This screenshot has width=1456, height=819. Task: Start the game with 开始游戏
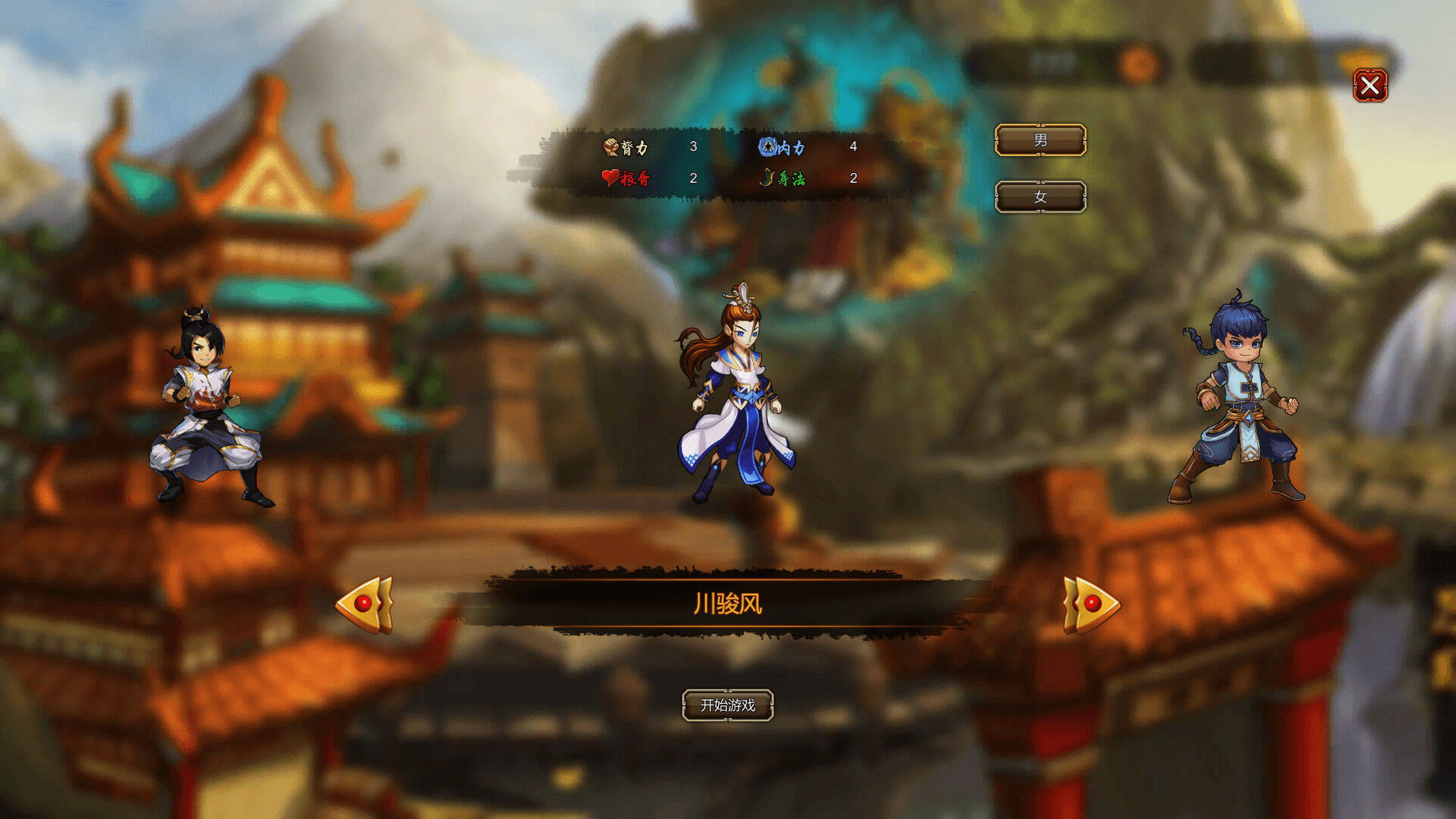pos(727,705)
